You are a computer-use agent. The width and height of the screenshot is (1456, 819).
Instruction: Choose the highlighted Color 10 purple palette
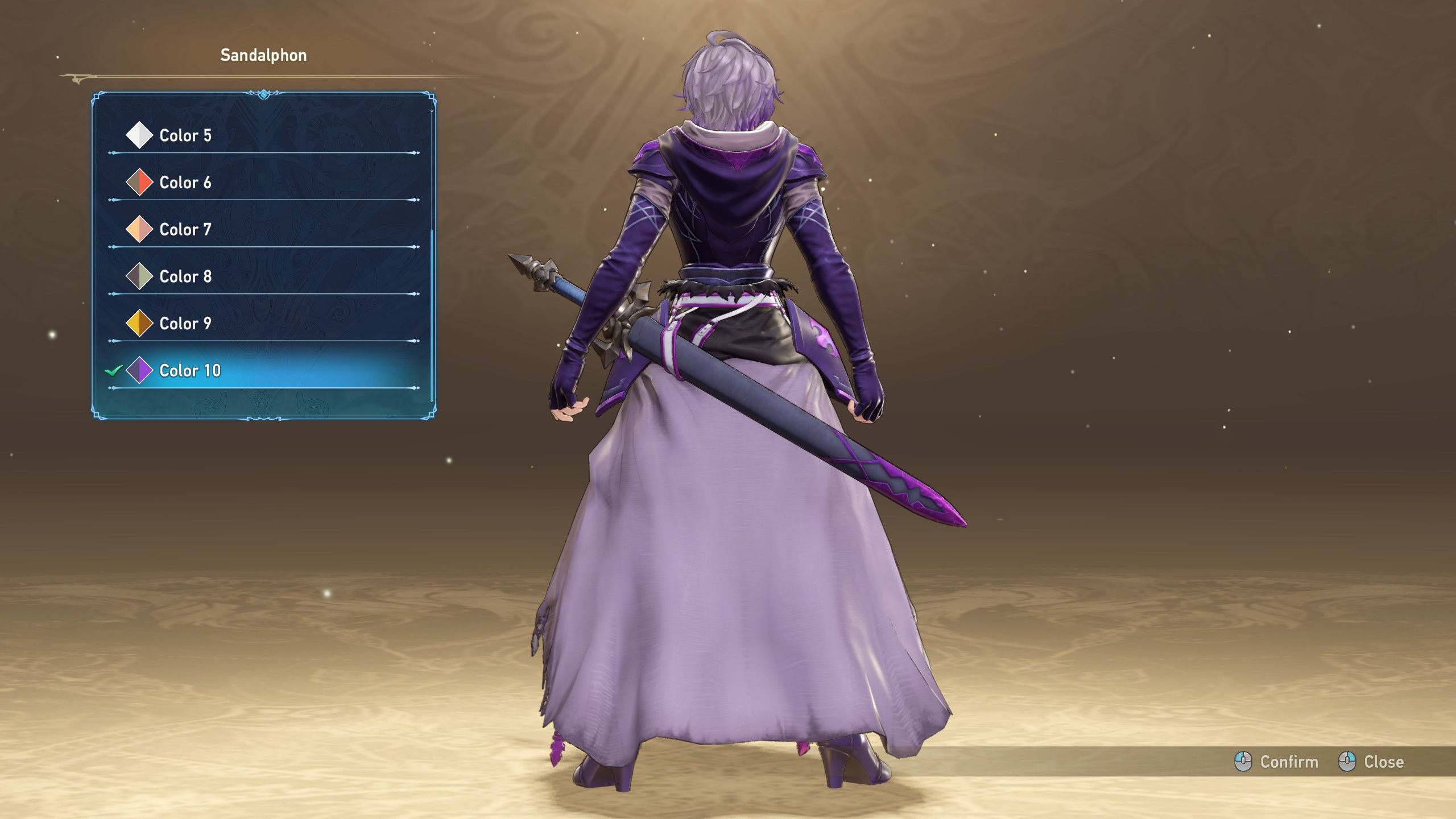(189, 371)
